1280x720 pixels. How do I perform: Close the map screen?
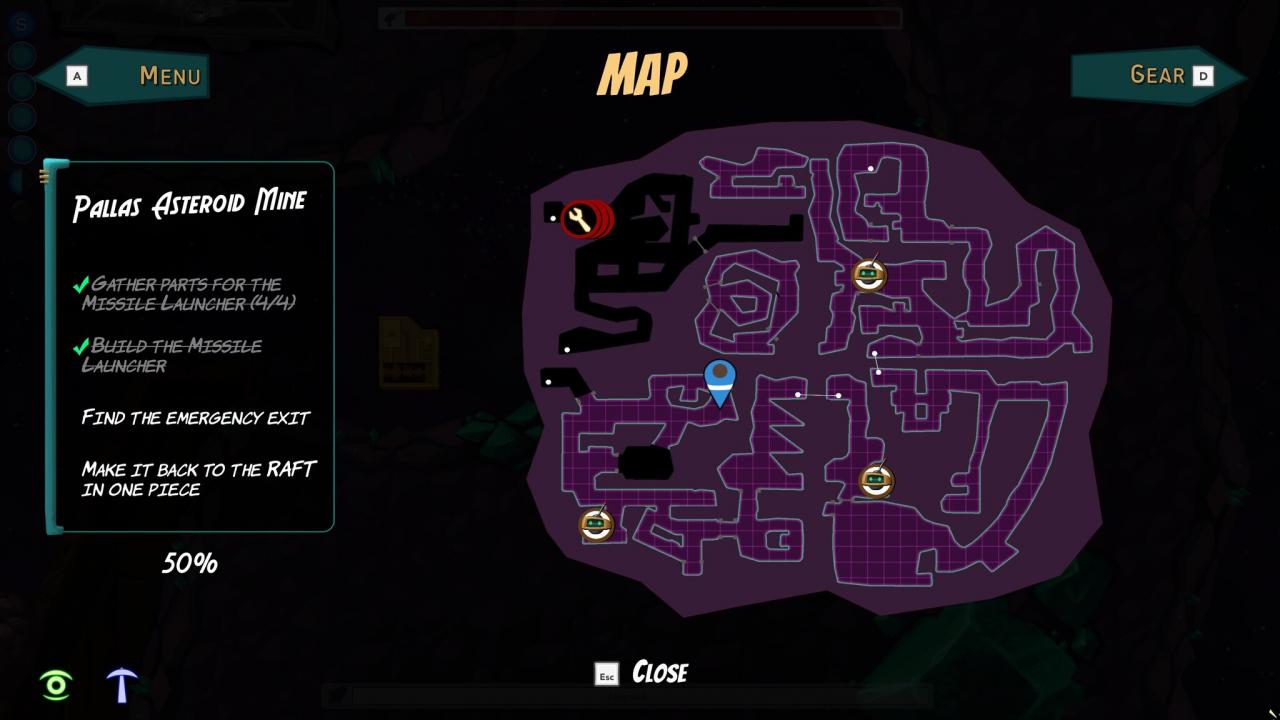pyautogui.click(x=643, y=672)
